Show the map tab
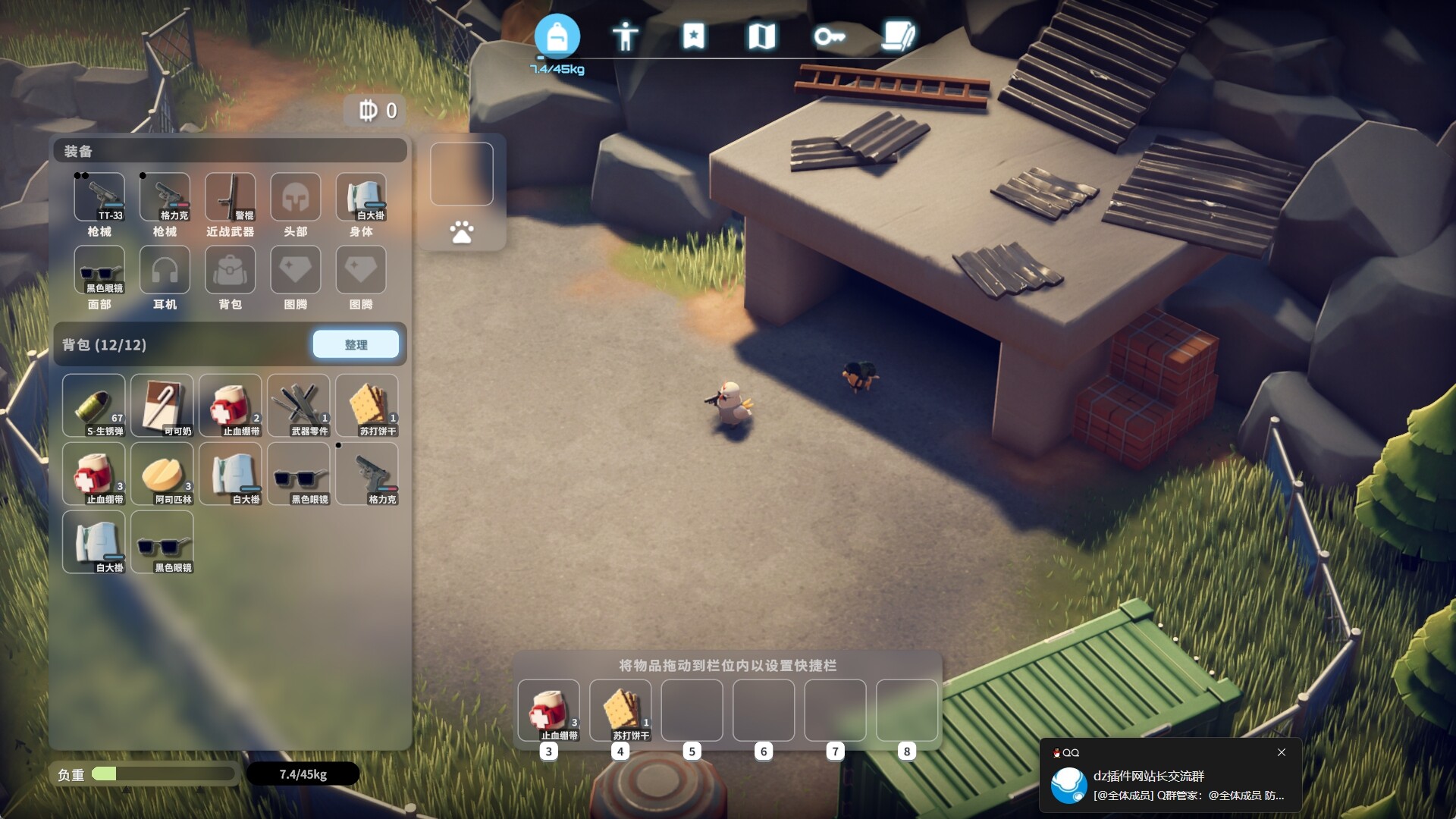The height and width of the screenshot is (819, 1456). (761, 36)
